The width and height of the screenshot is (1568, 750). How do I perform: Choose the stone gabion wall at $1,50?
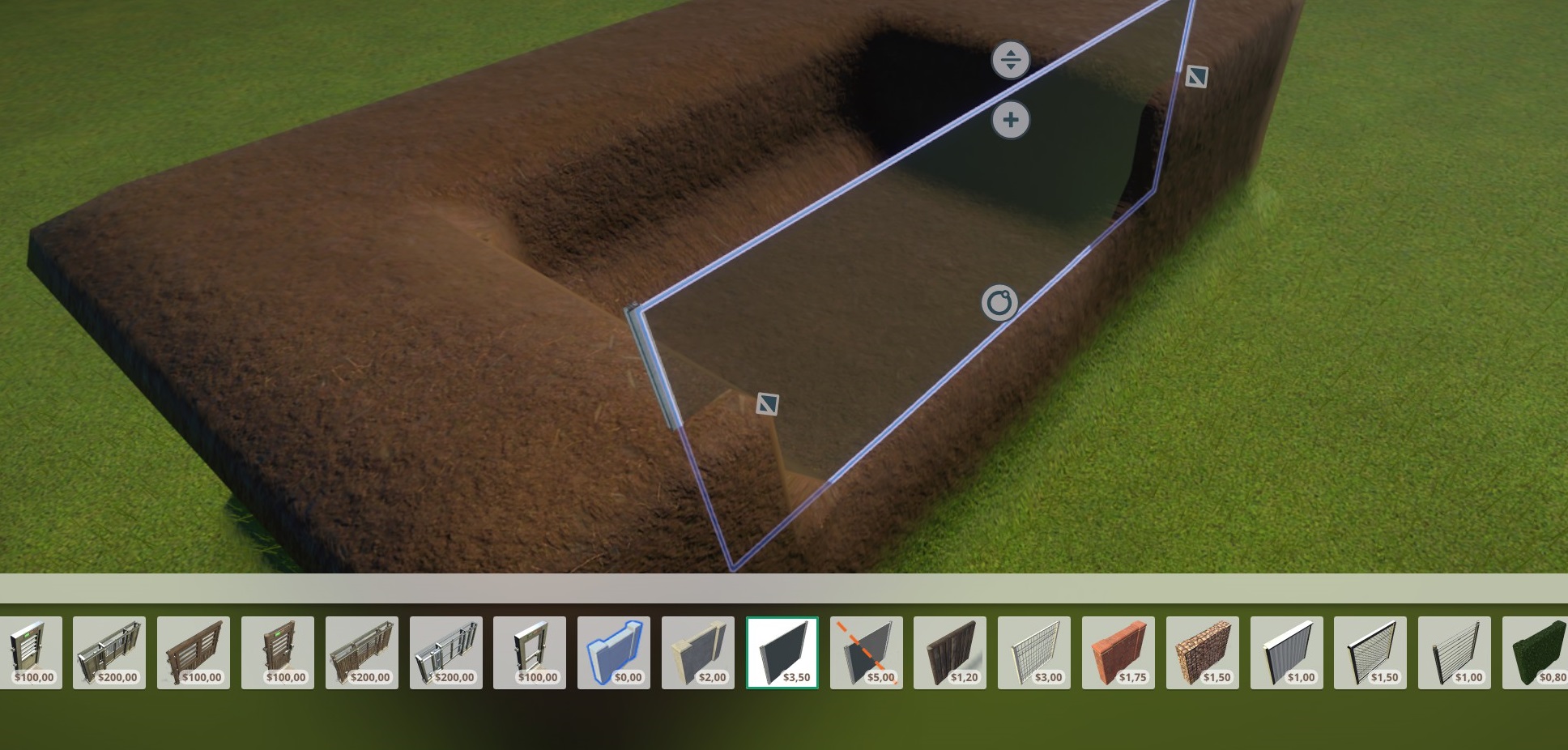pyautogui.click(x=1203, y=652)
